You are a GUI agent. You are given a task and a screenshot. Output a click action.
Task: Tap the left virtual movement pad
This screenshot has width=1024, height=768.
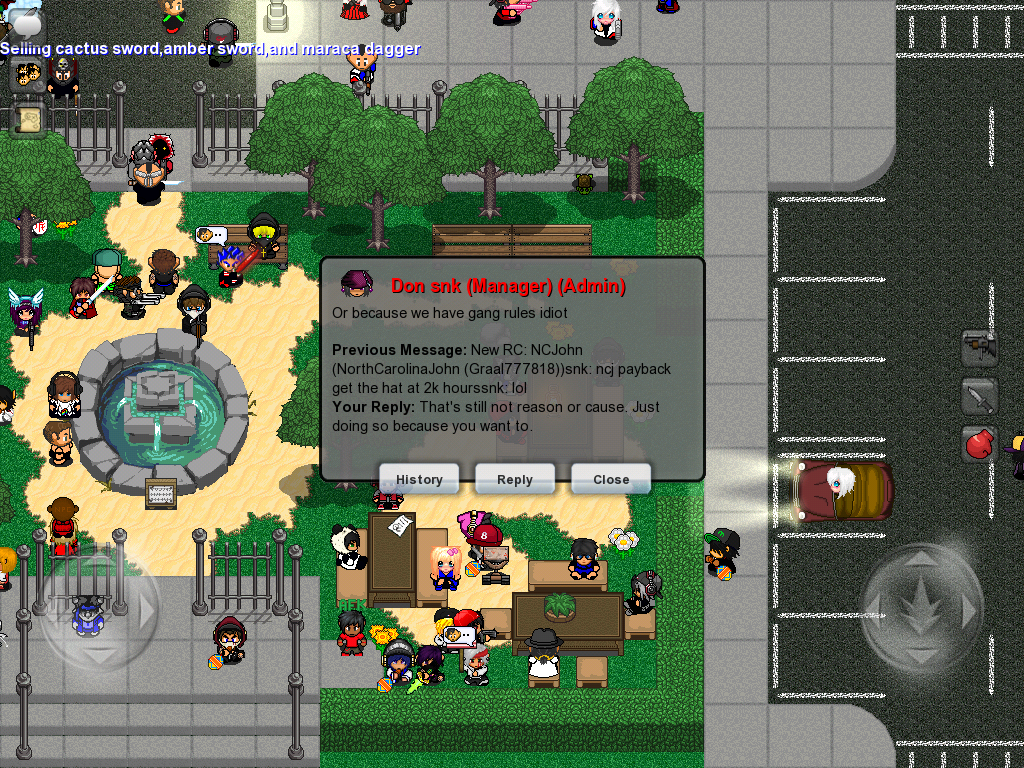tap(98, 610)
